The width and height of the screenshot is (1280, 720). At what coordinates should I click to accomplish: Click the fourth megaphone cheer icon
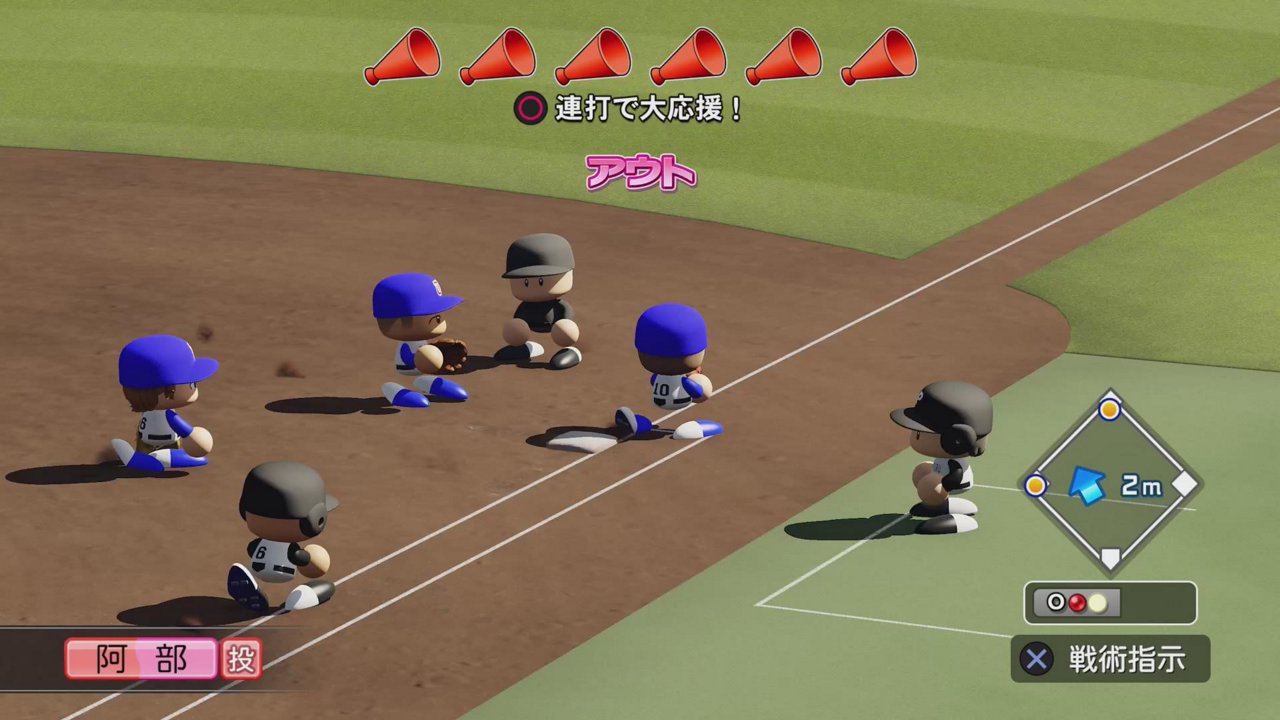[686, 57]
